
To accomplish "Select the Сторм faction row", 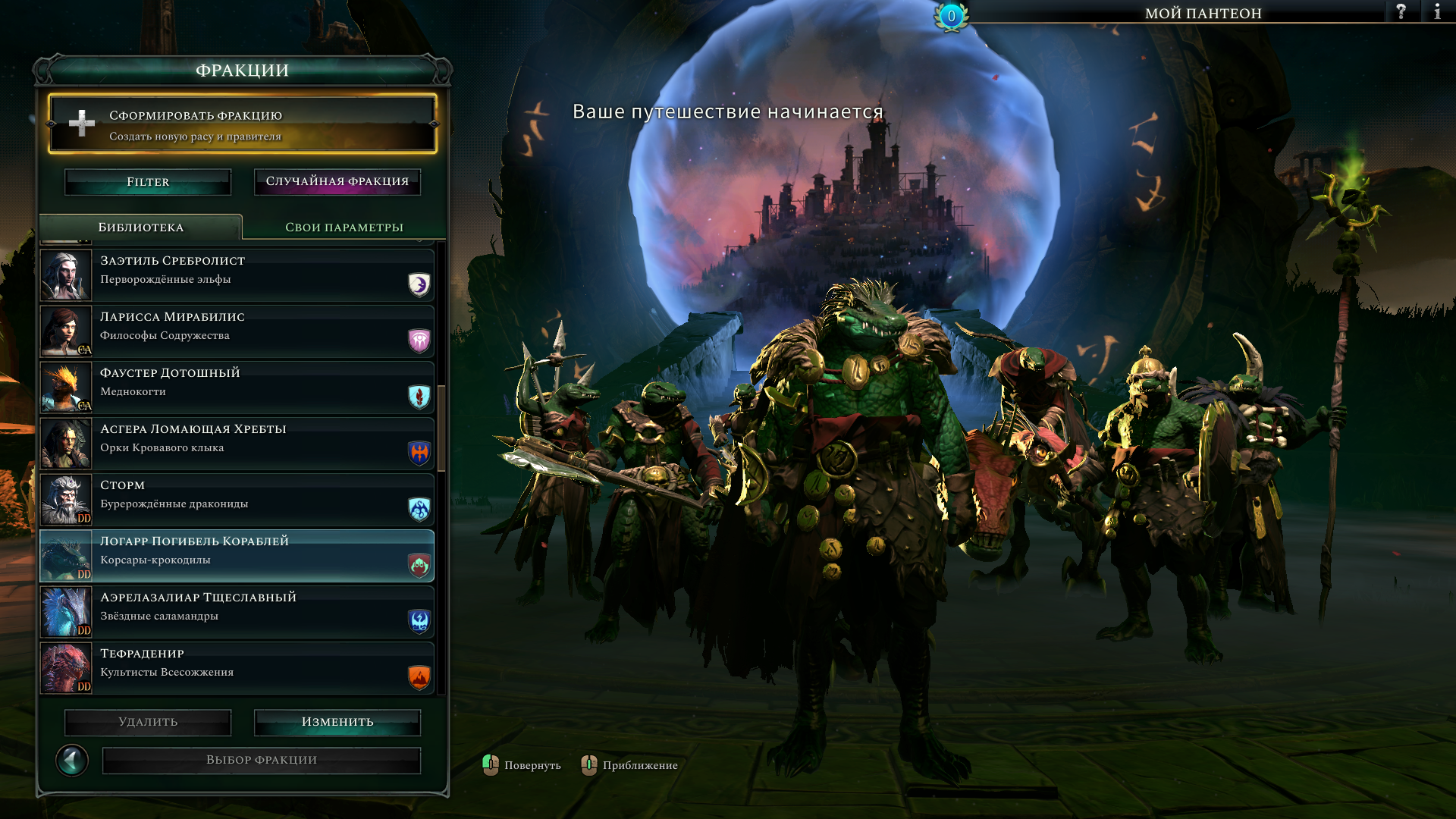I will [x=237, y=500].
